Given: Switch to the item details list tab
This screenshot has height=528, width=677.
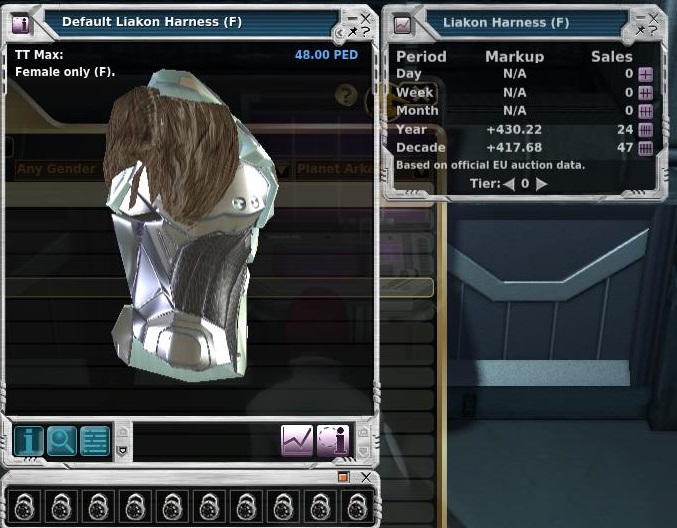Looking at the screenshot, I should pos(95,441).
